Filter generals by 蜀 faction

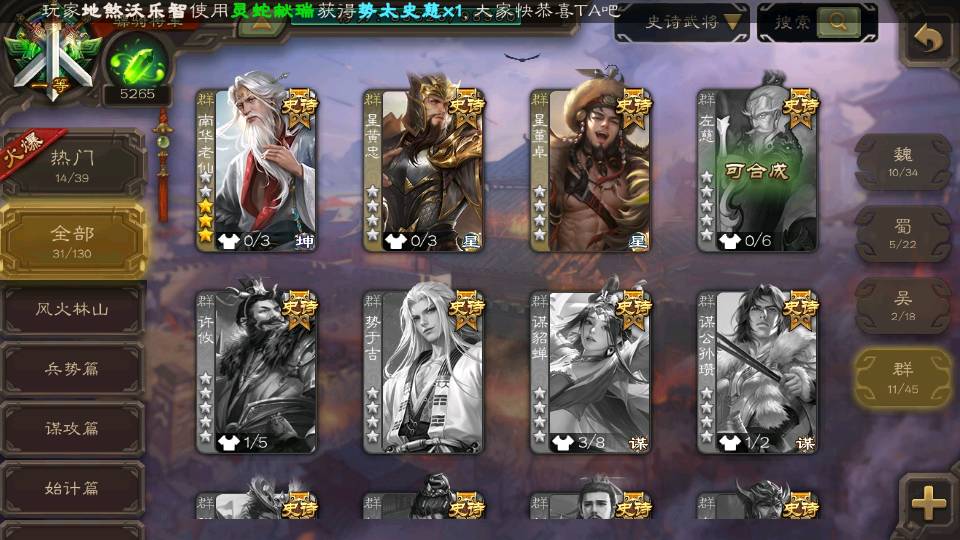point(902,234)
